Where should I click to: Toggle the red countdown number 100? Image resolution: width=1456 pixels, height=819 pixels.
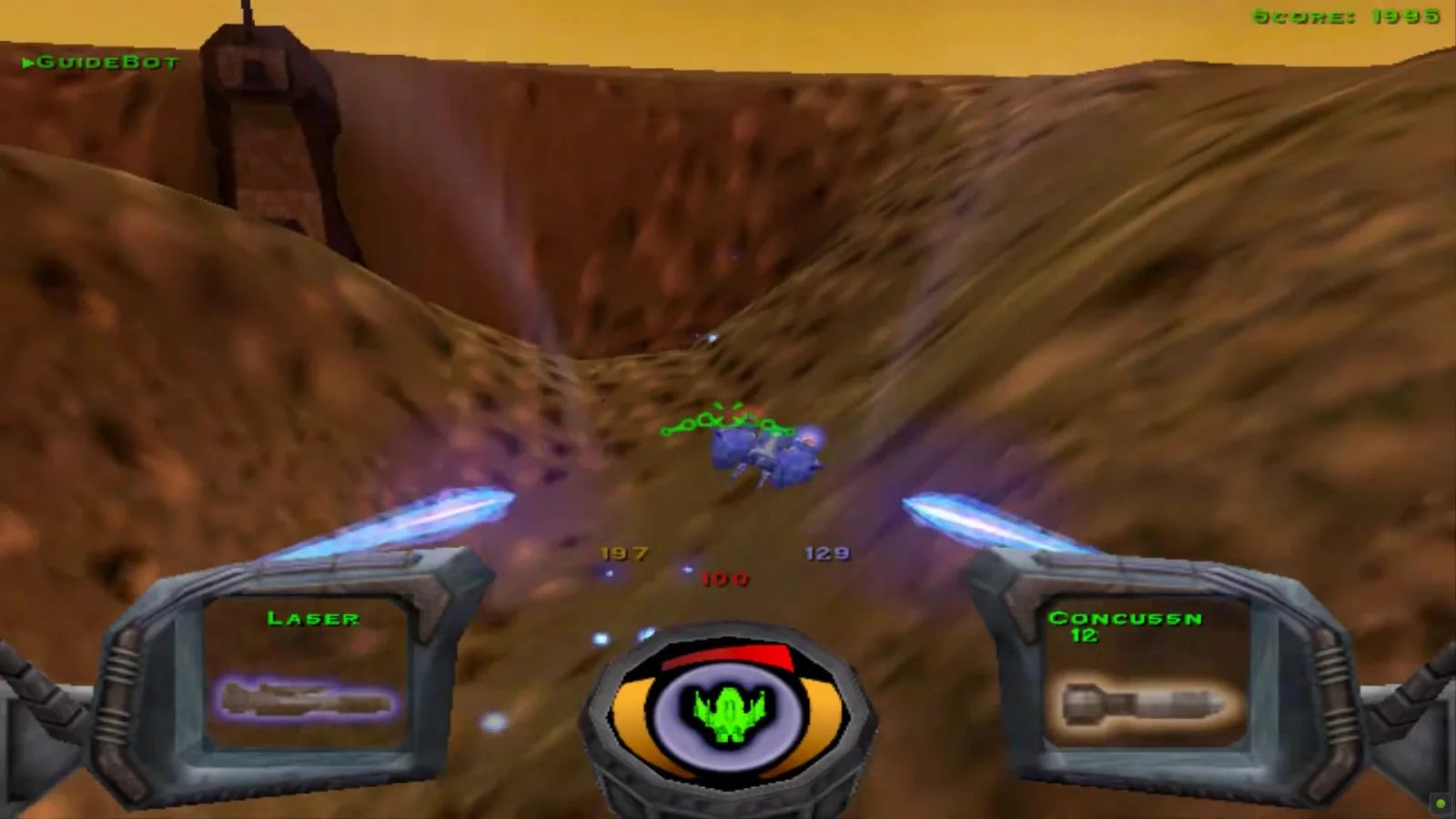pyautogui.click(x=723, y=578)
